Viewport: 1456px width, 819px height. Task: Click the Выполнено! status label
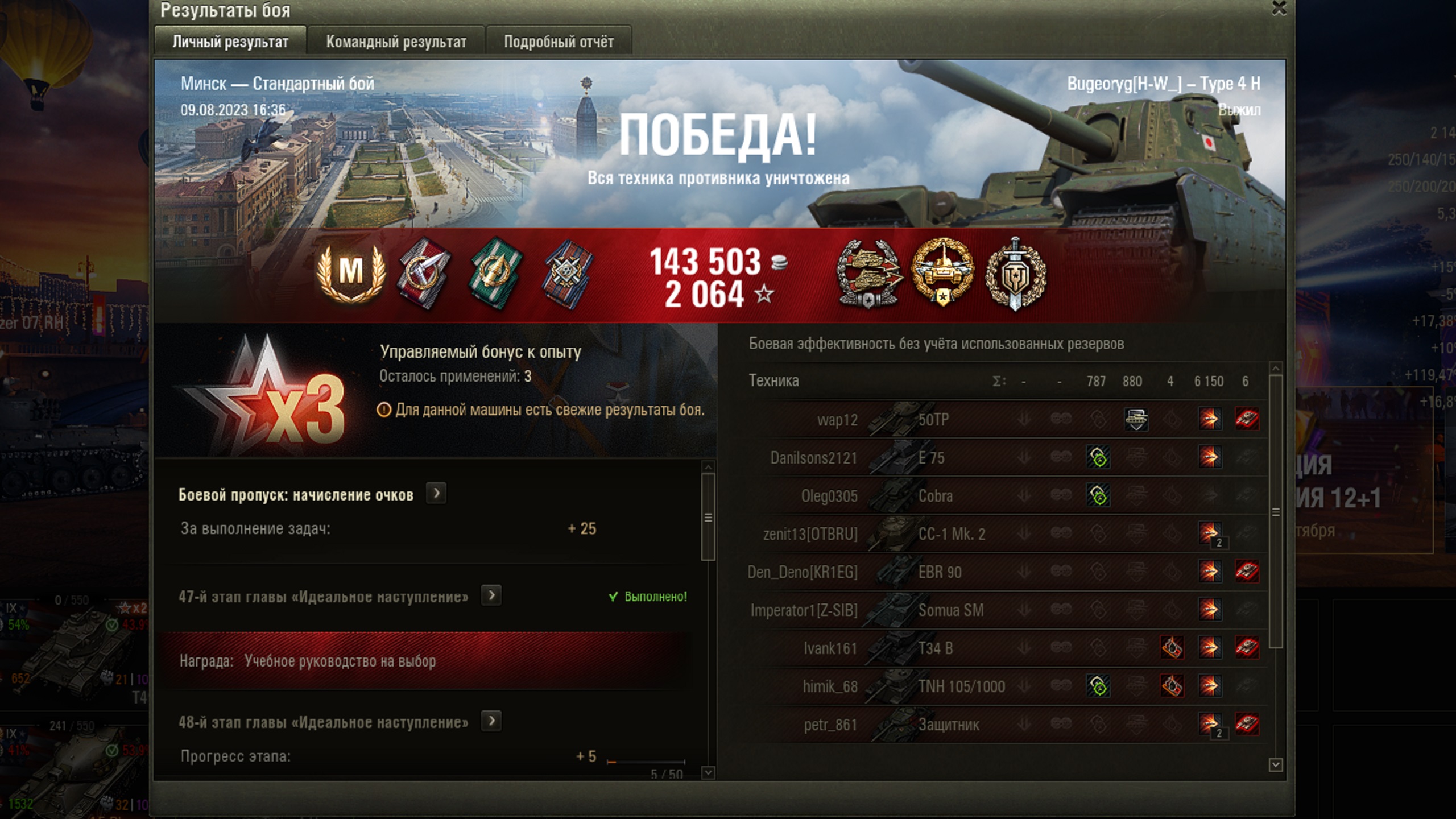[654, 596]
